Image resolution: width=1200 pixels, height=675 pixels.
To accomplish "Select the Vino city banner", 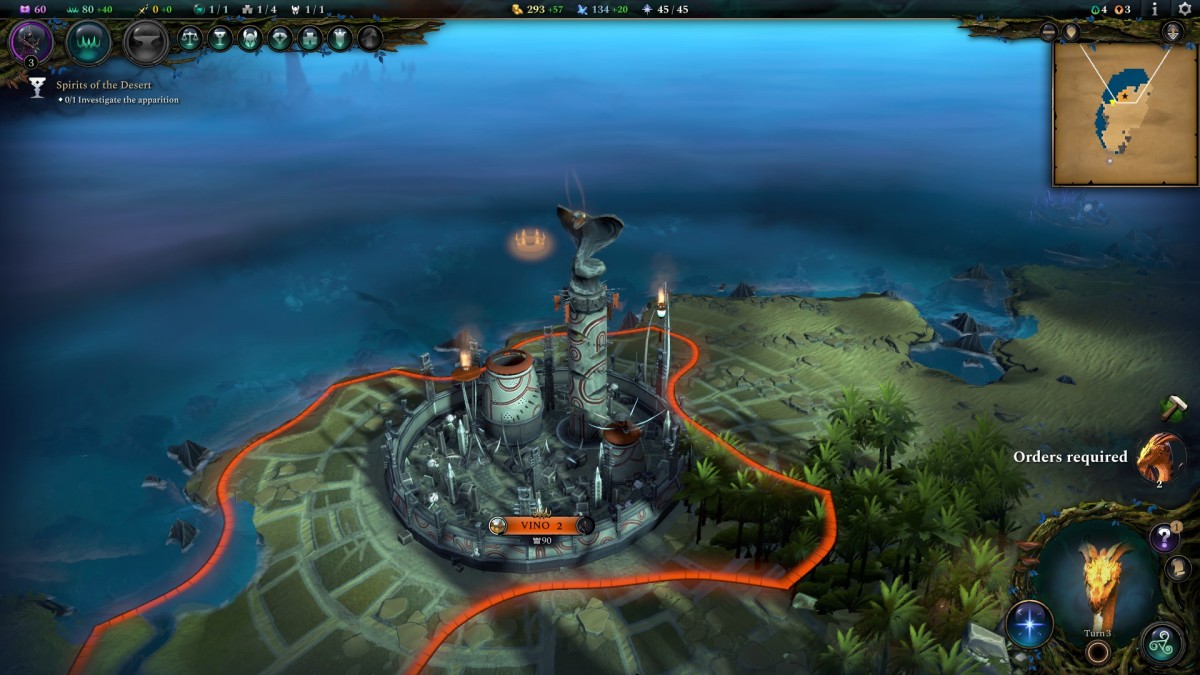I will click(539, 525).
